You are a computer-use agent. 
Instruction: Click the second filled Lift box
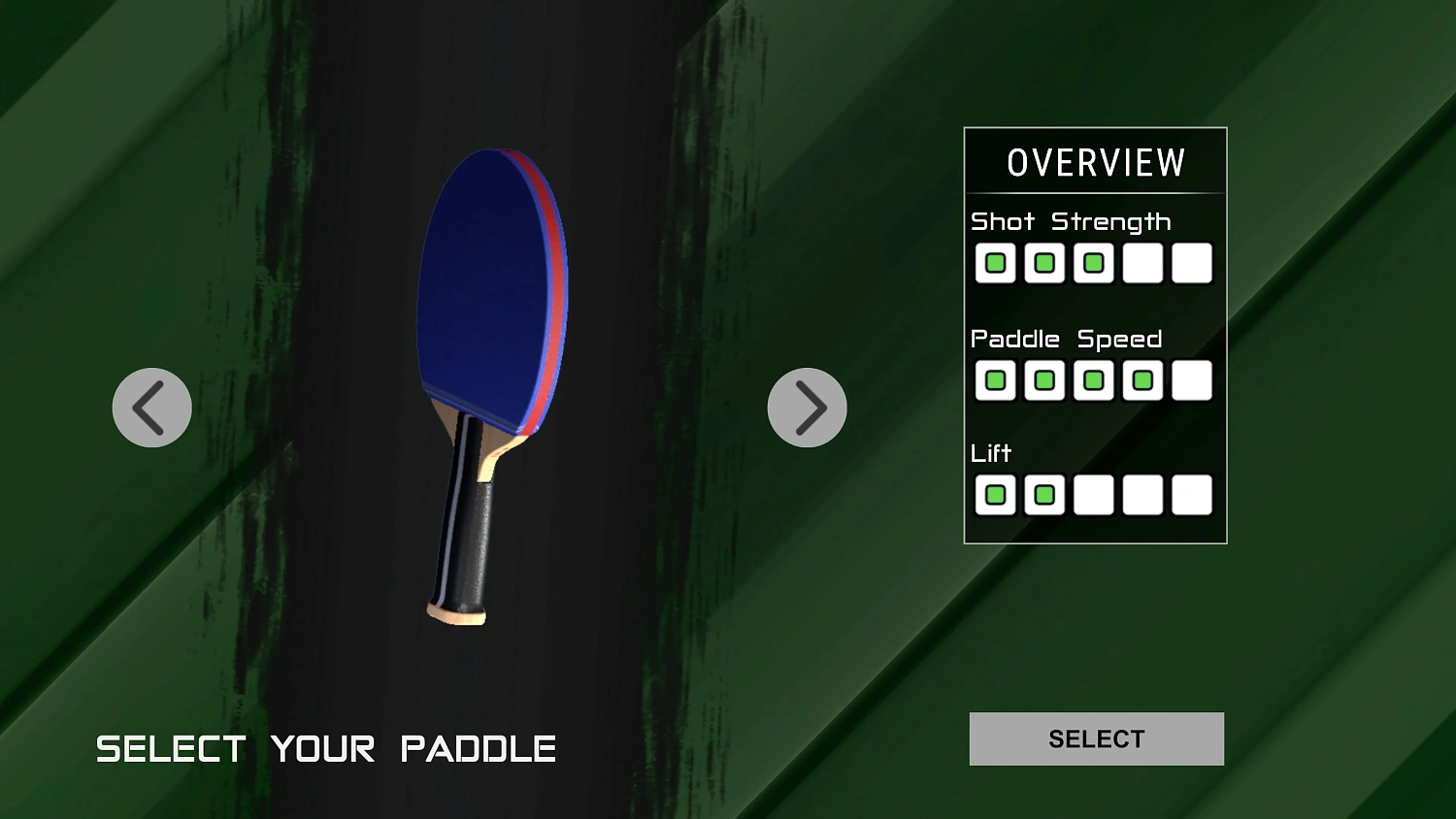tap(1044, 495)
